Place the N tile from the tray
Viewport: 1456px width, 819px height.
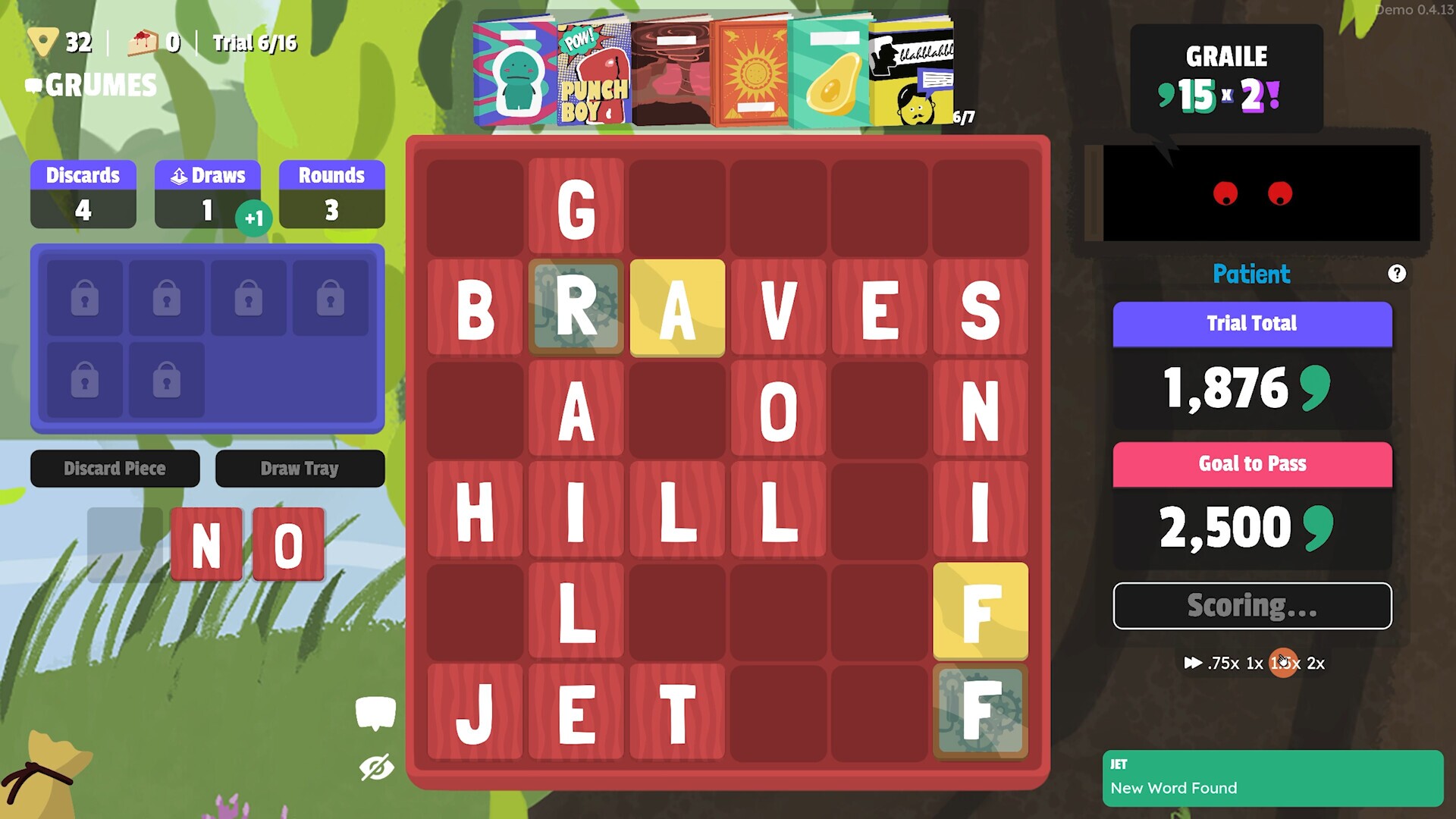pyautogui.click(x=206, y=544)
